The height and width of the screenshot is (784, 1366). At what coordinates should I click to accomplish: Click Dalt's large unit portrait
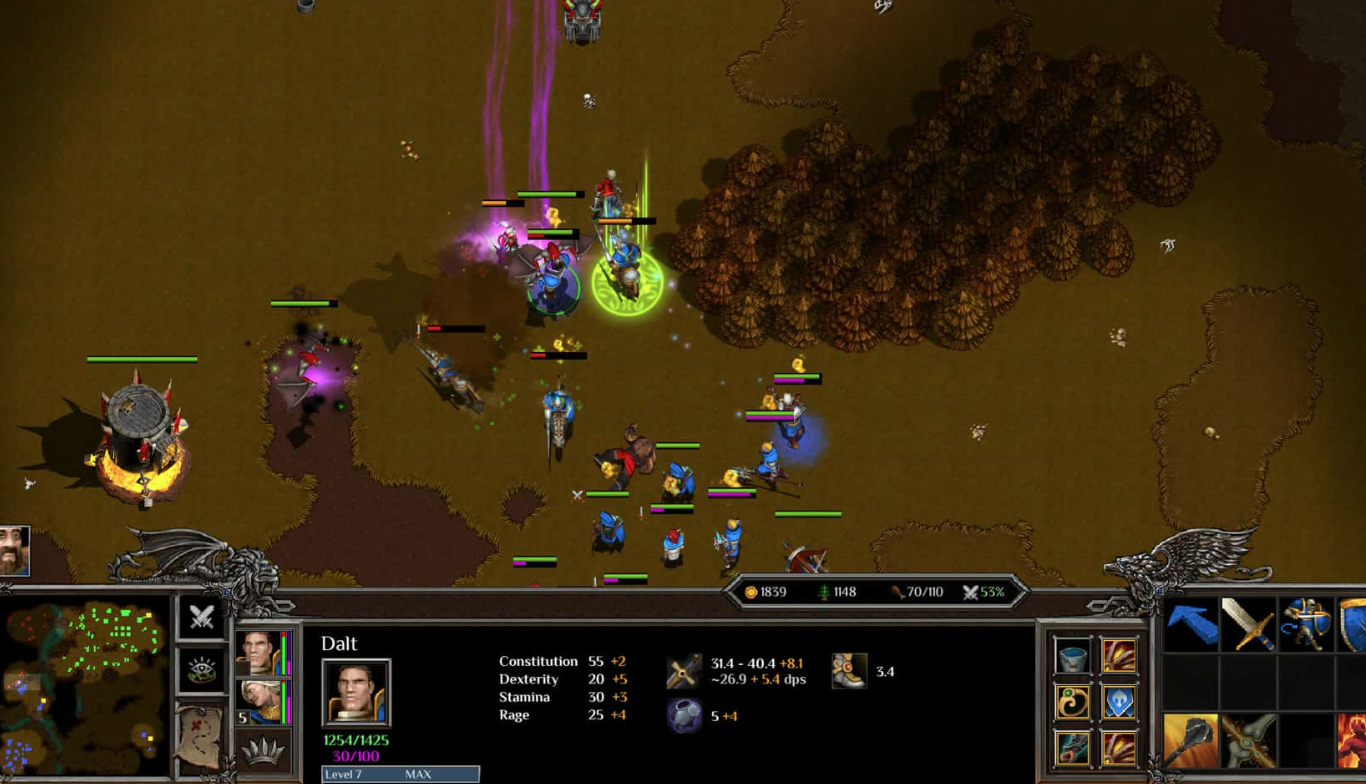[x=356, y=692]
